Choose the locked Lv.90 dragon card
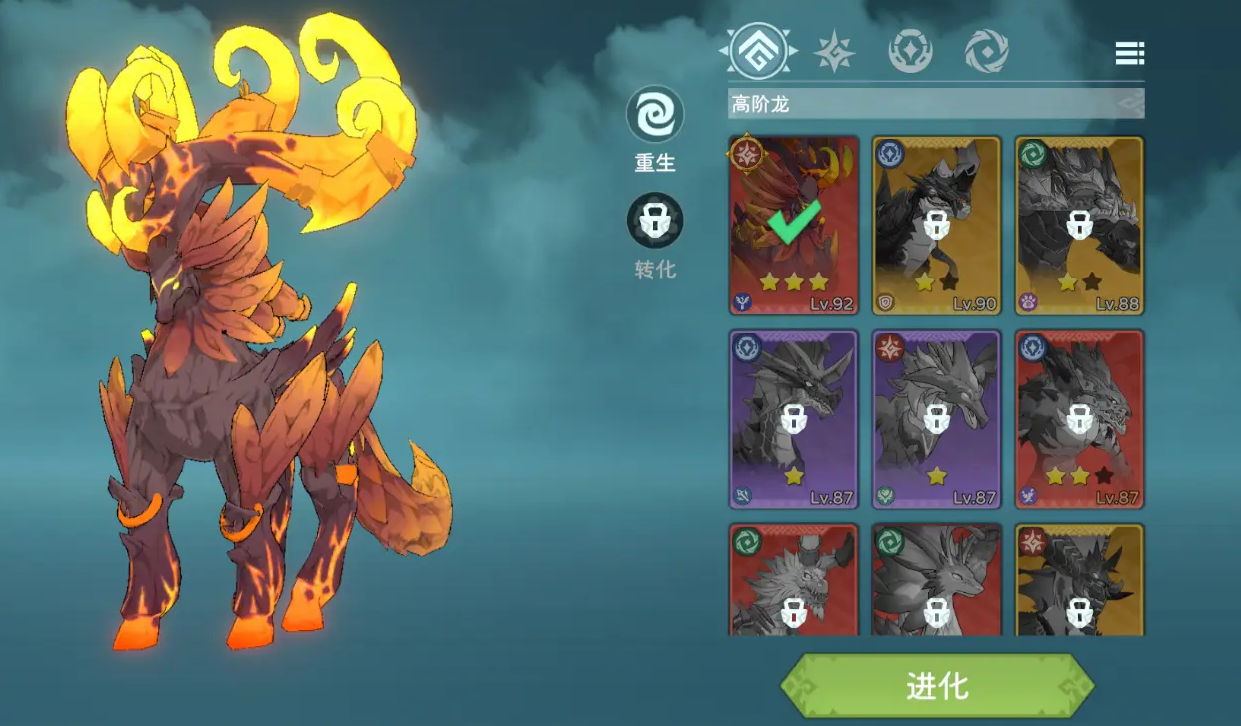 (x=936, y=225)
